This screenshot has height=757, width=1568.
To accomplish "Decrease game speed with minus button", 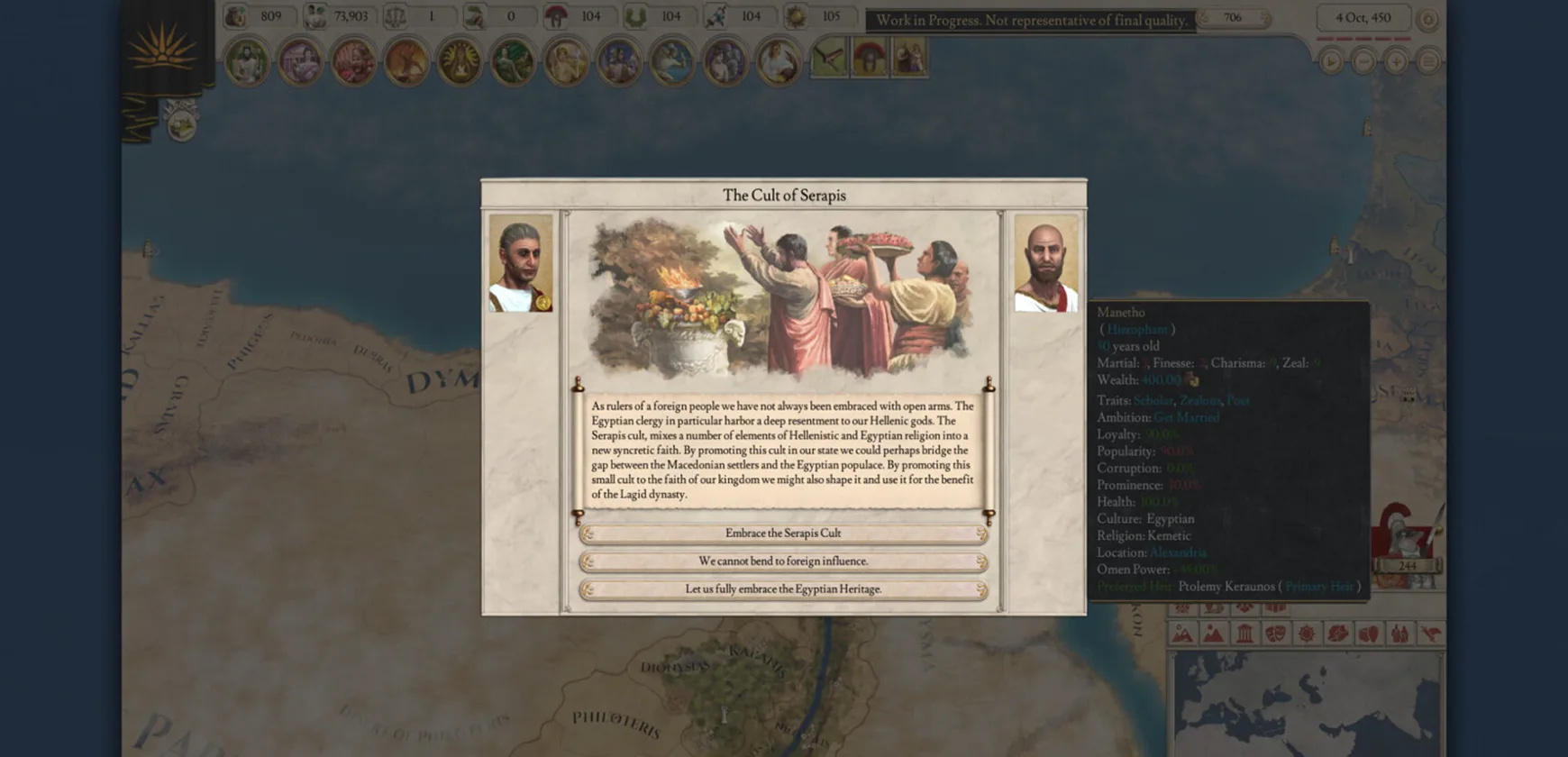I will (1363, 61).
